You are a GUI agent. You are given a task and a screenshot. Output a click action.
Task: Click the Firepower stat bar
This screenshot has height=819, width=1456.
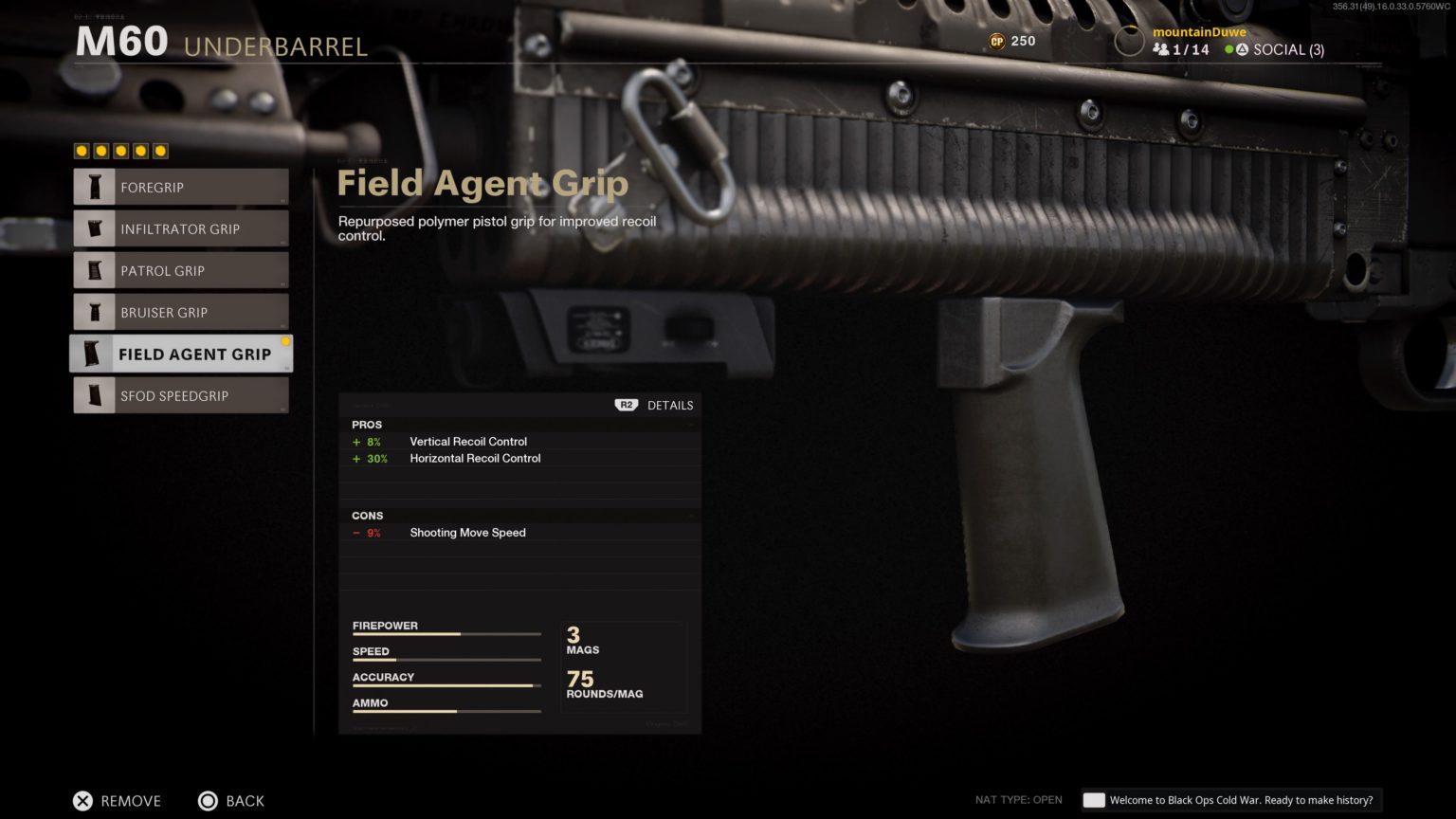[446, 634]
